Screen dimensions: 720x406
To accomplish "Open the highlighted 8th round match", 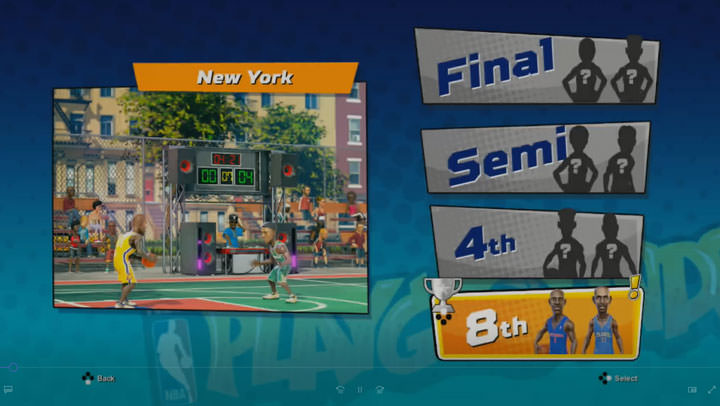I will pos(537,322).
